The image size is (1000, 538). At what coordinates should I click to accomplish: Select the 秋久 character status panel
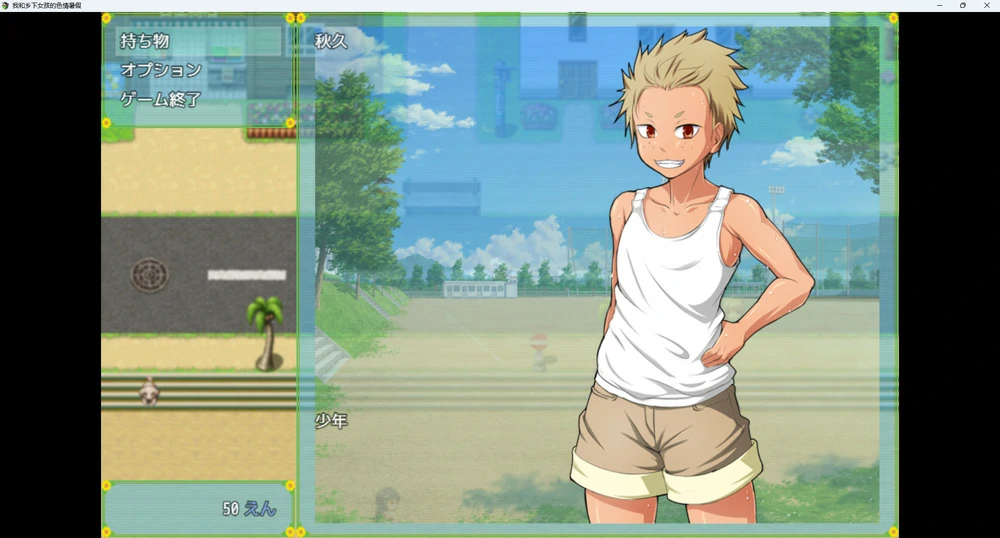pyautogui.click(x=597, y=272)
